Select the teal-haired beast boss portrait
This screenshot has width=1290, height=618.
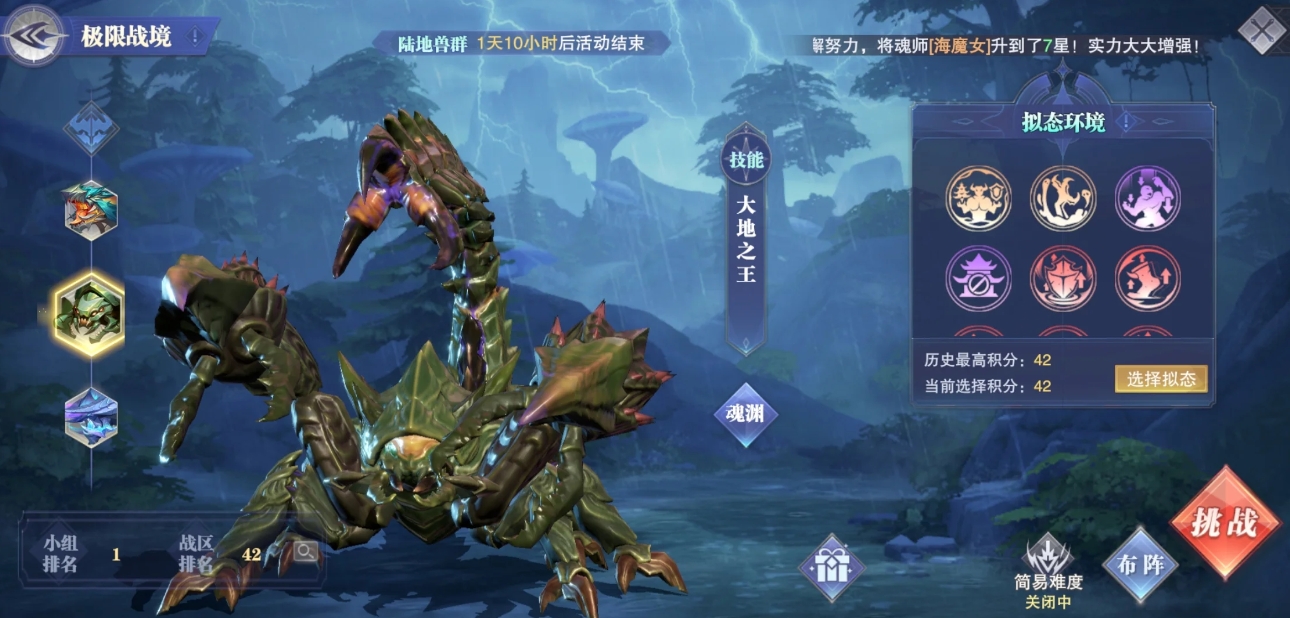91,209
